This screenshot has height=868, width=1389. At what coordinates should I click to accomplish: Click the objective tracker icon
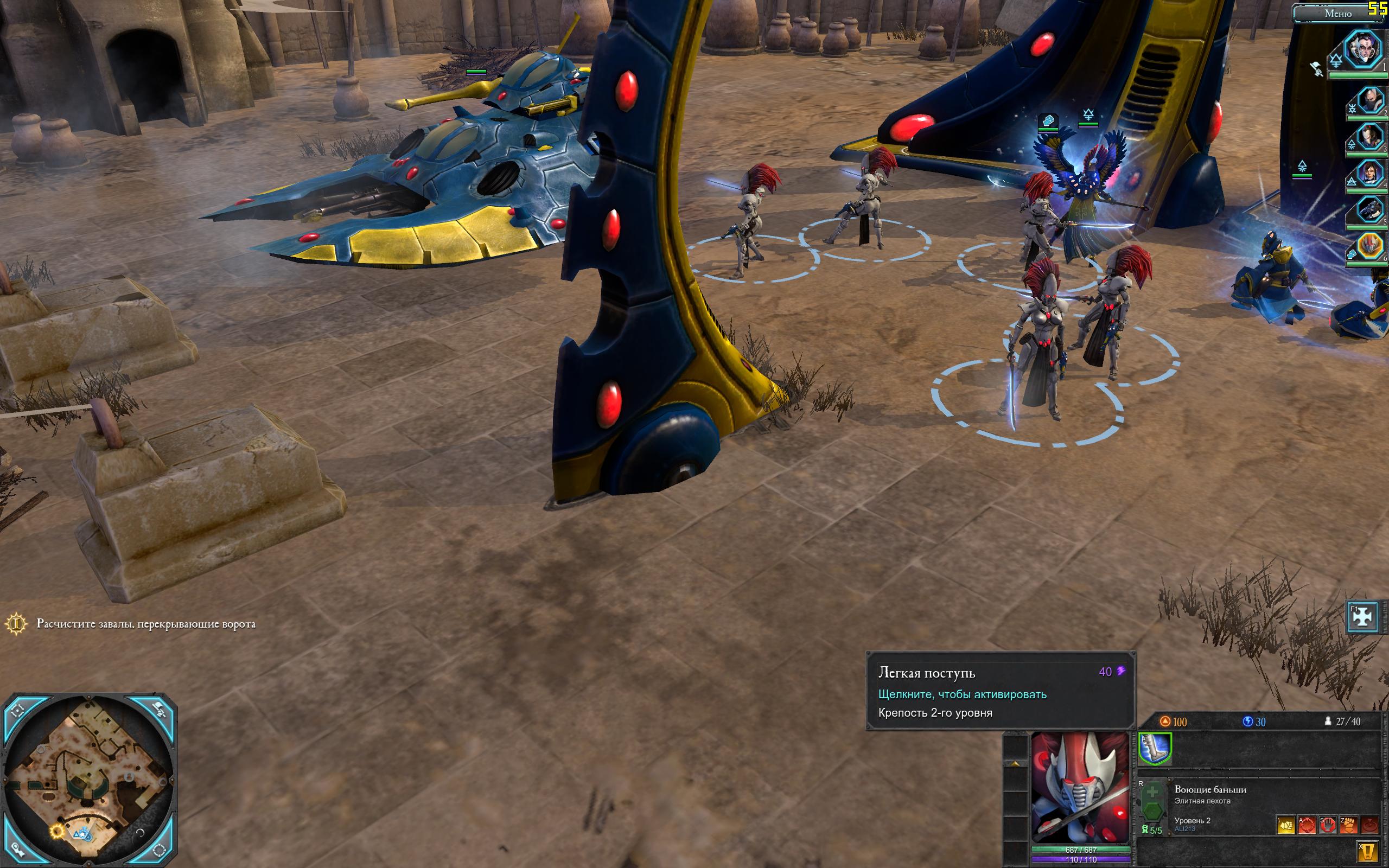17,624
